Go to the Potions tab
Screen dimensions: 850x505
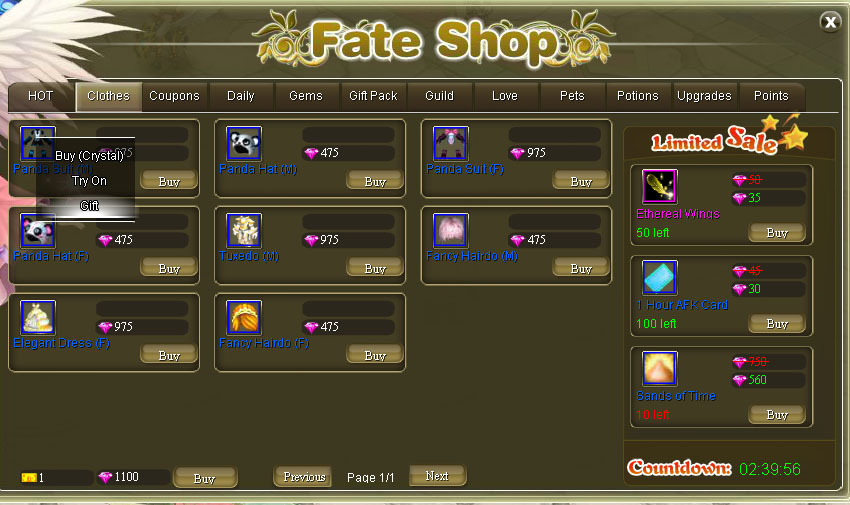point(638,96)
